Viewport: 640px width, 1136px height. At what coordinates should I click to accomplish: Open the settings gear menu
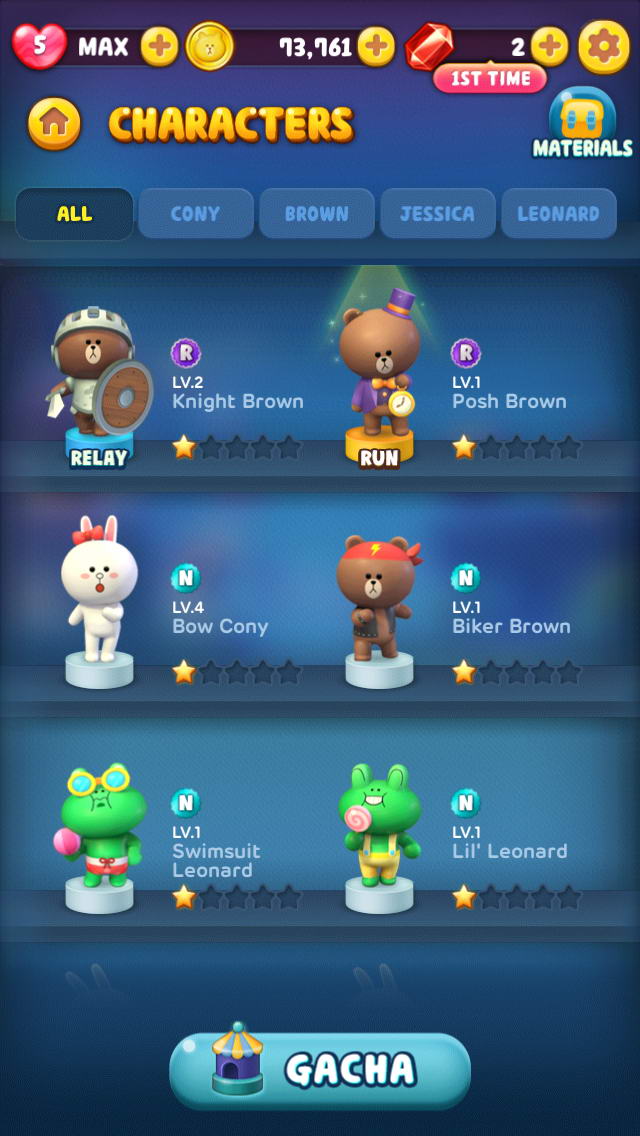click(604, 46)
